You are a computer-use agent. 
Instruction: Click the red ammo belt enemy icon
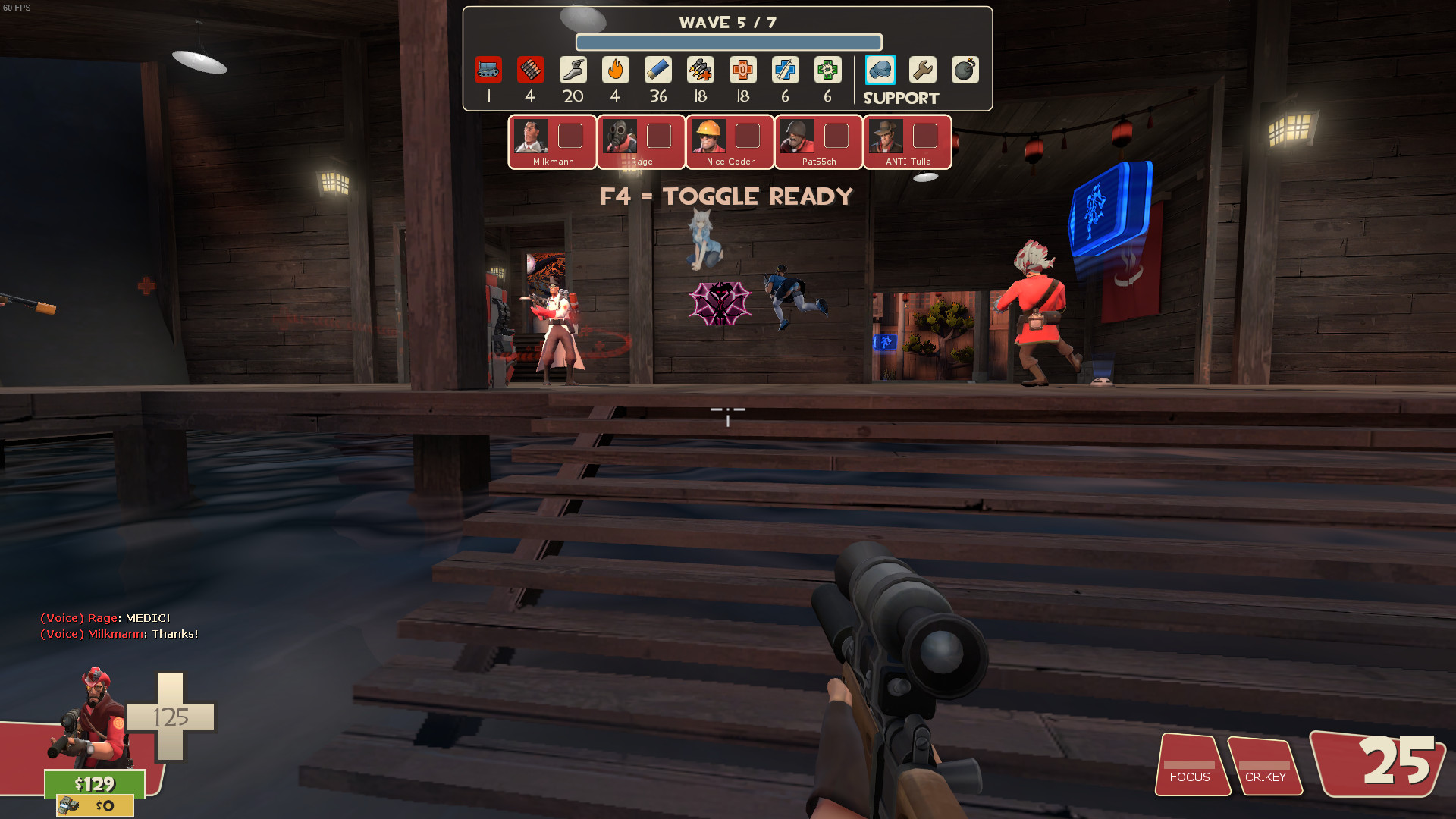[531, 71]
